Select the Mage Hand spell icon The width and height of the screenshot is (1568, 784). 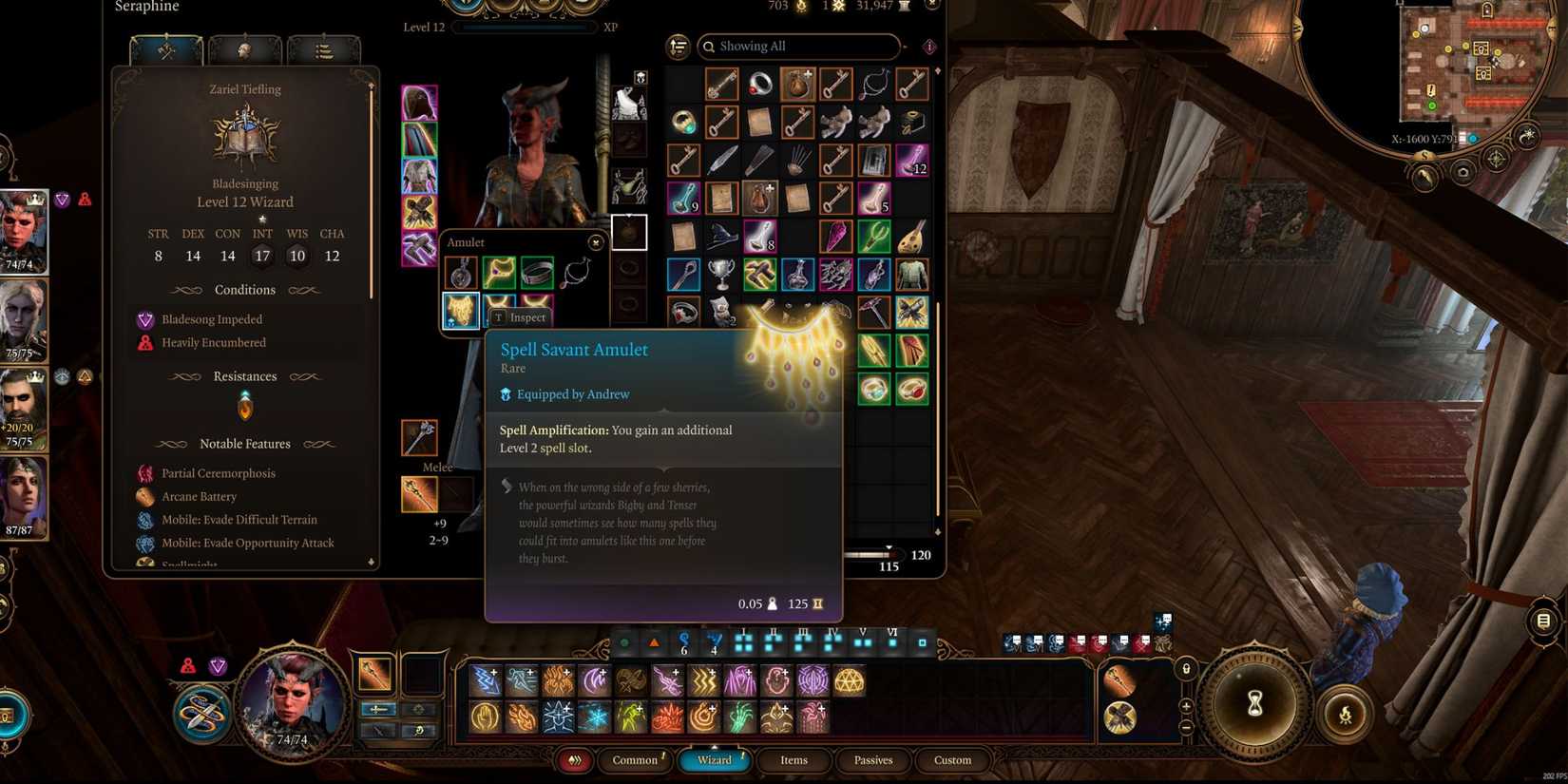click(x=486, y=715)
